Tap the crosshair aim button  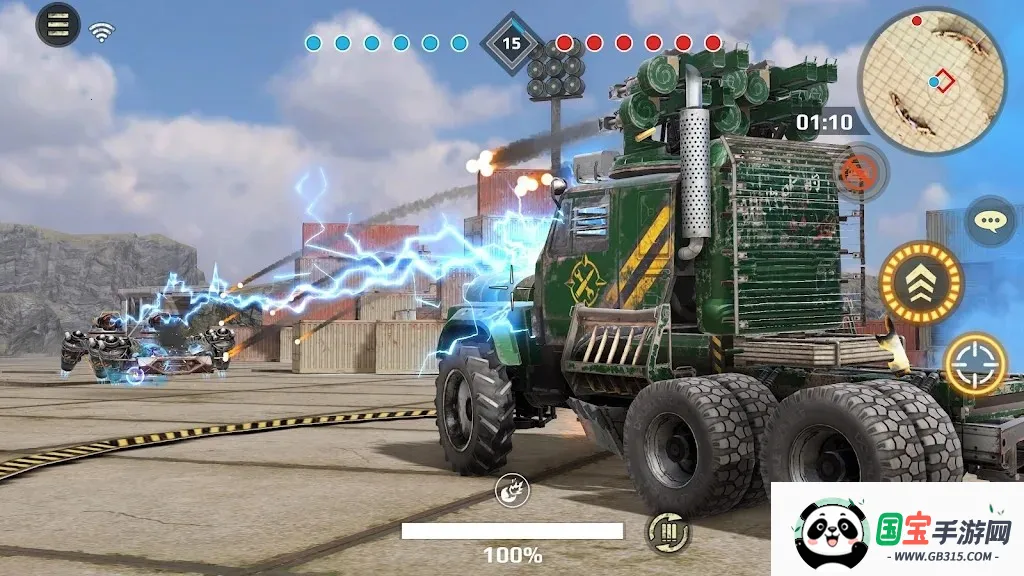pos(975,364)
